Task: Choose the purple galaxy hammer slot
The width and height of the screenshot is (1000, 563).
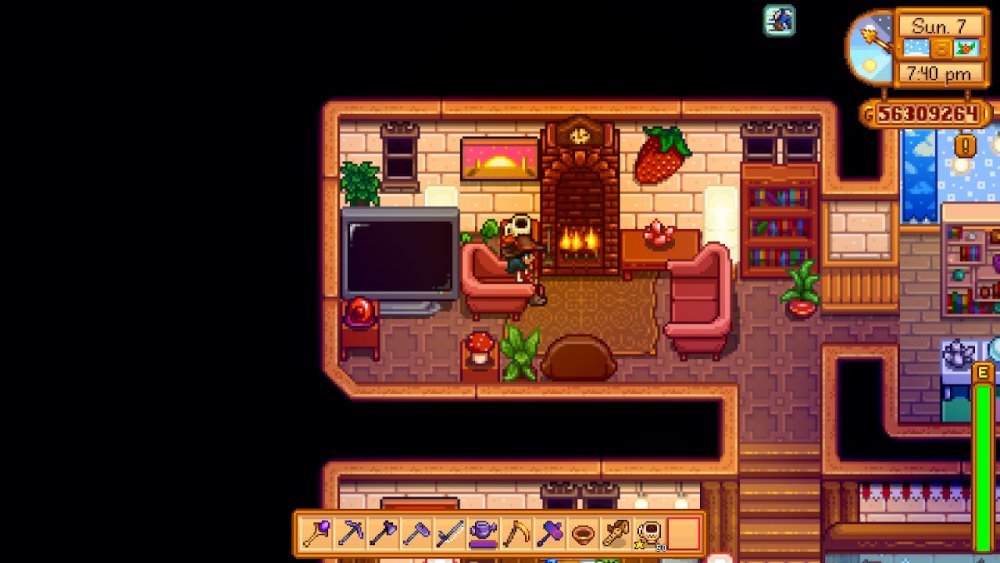Action: (x=549, y=533)
